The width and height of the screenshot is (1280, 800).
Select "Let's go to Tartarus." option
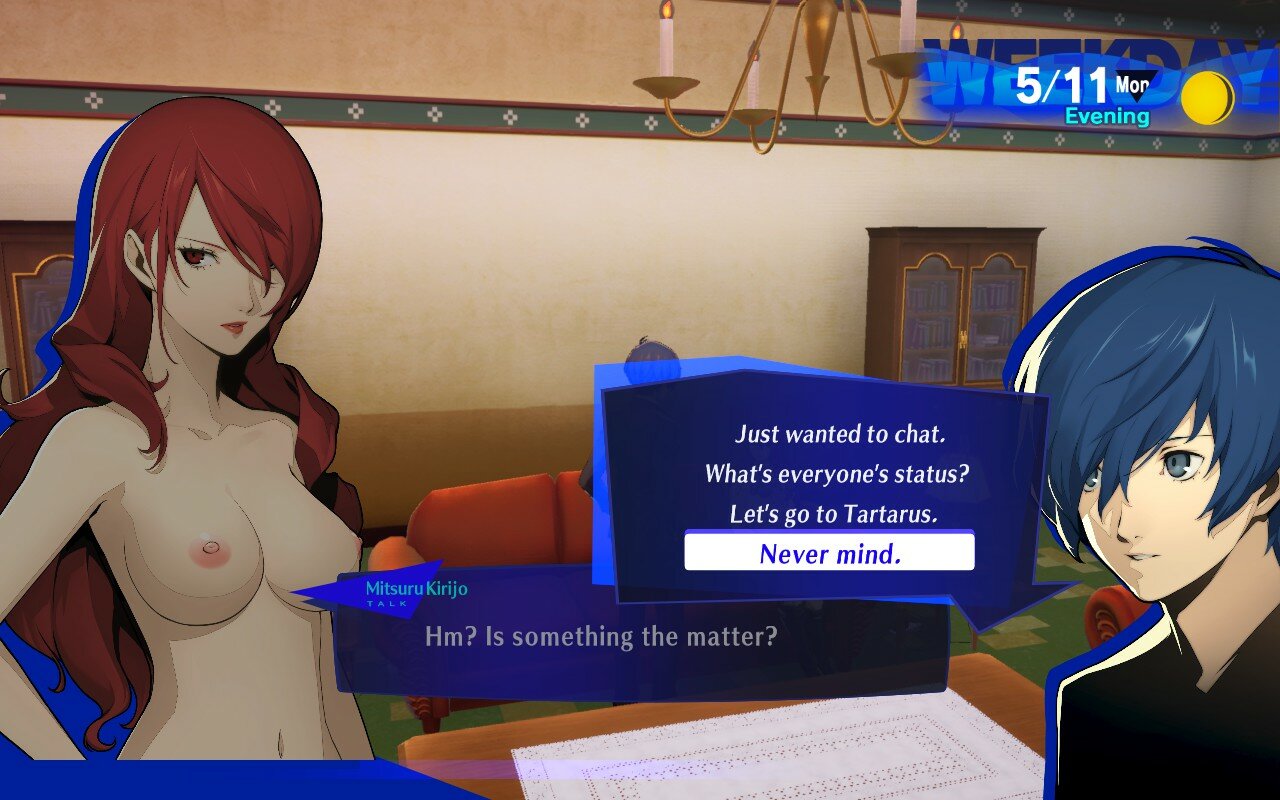point(834,514)
